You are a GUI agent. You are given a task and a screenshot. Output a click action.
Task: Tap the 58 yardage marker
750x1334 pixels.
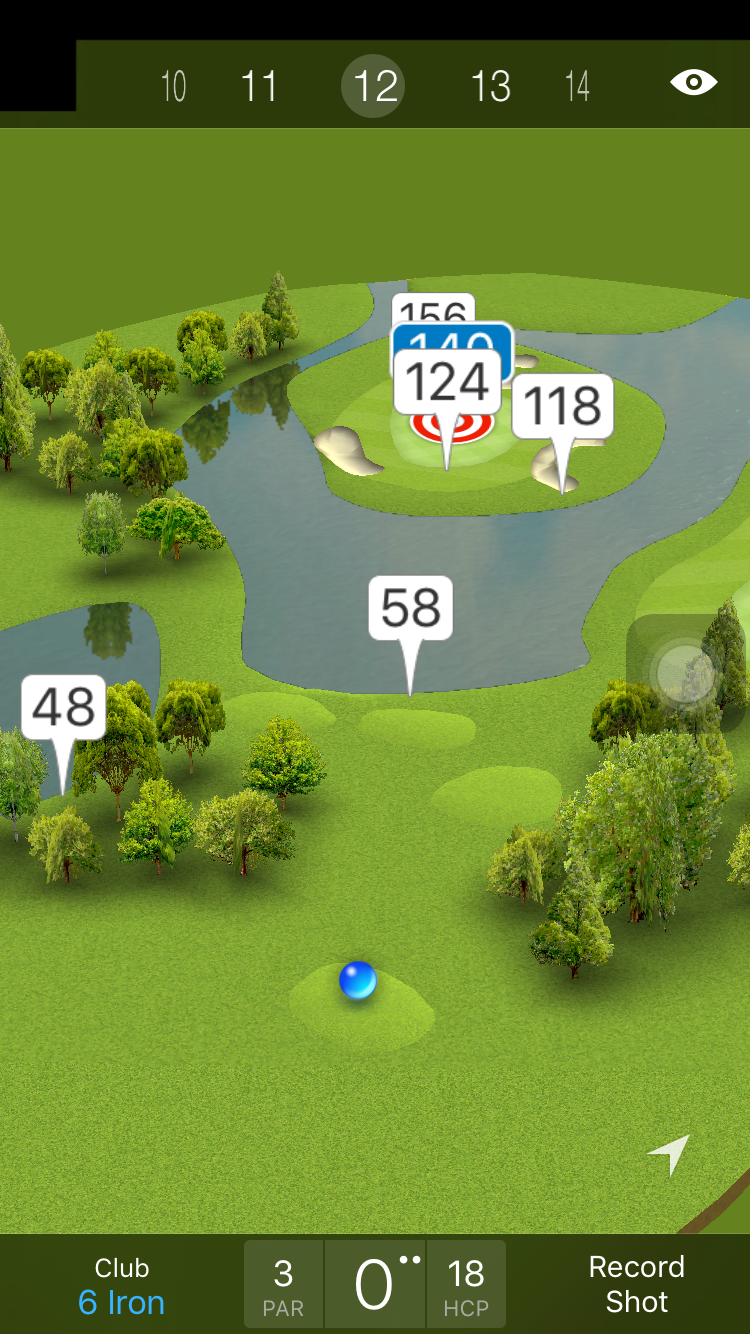410,608
